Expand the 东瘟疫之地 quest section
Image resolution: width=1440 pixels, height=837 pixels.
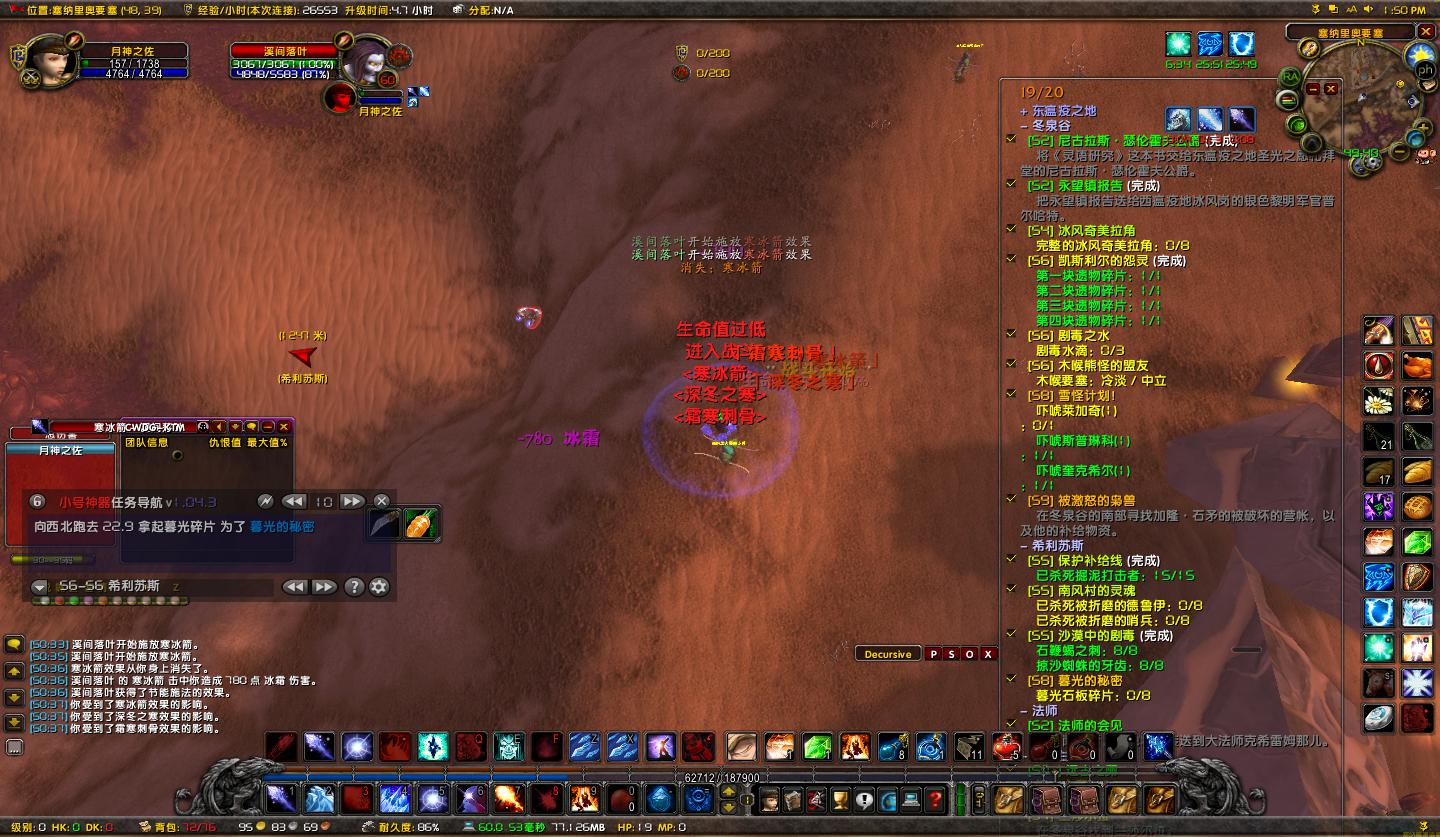[x=1022, y=112]
